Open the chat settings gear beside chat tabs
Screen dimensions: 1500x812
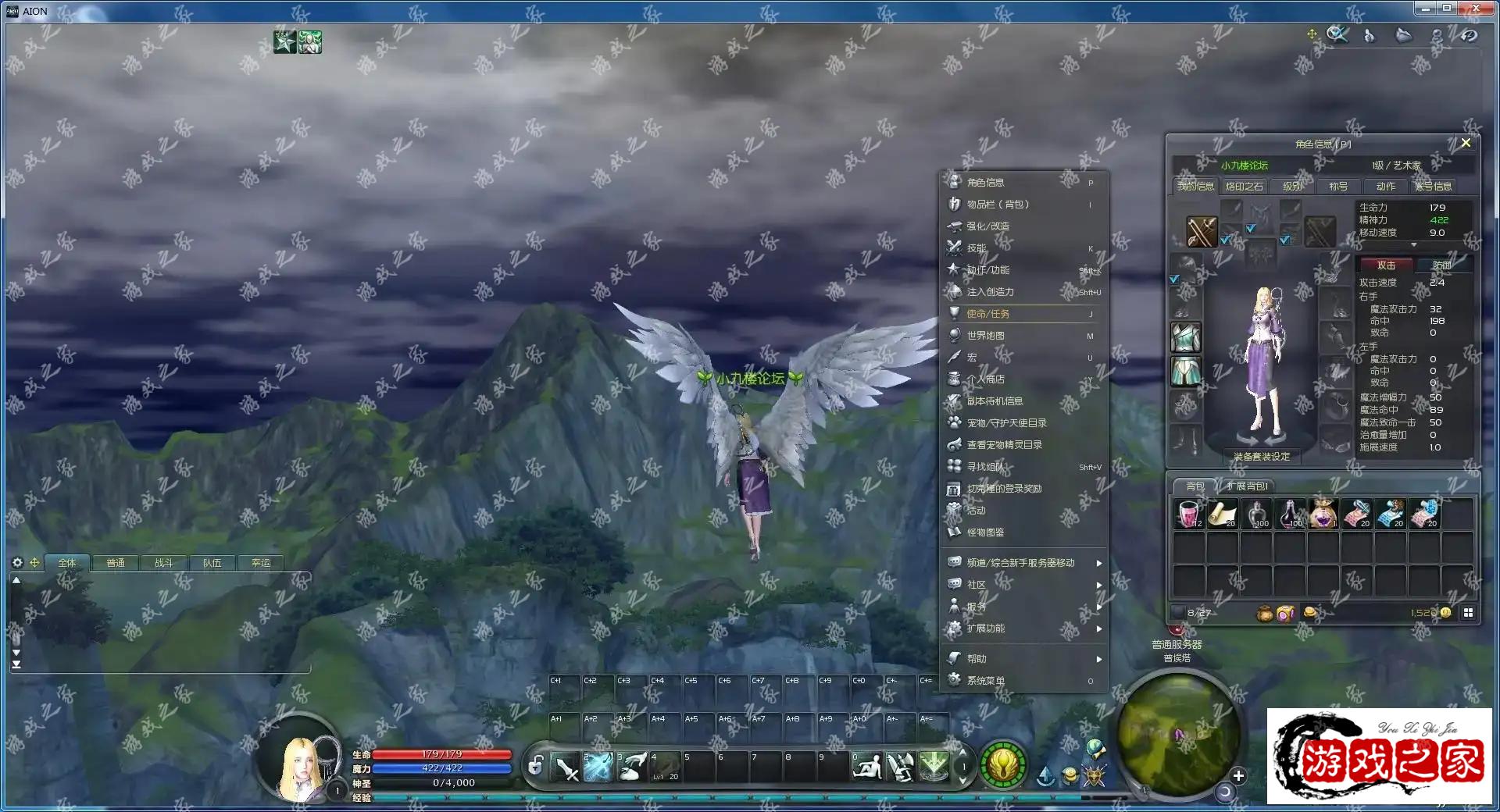16,563
